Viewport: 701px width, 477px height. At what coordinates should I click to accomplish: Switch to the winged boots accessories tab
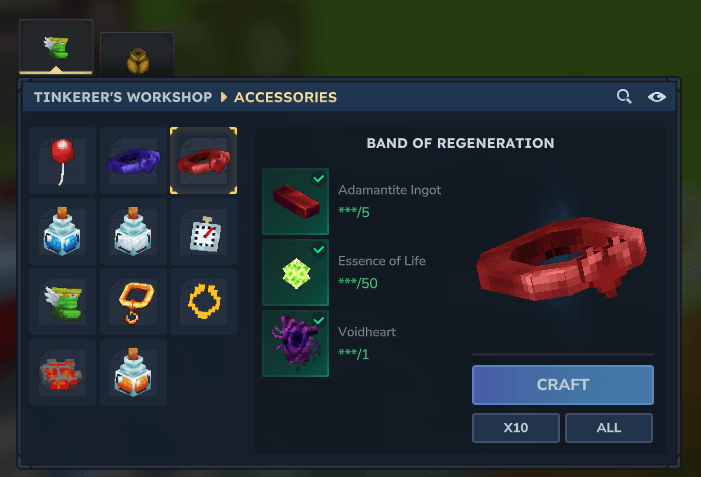(x=56, y=46)
